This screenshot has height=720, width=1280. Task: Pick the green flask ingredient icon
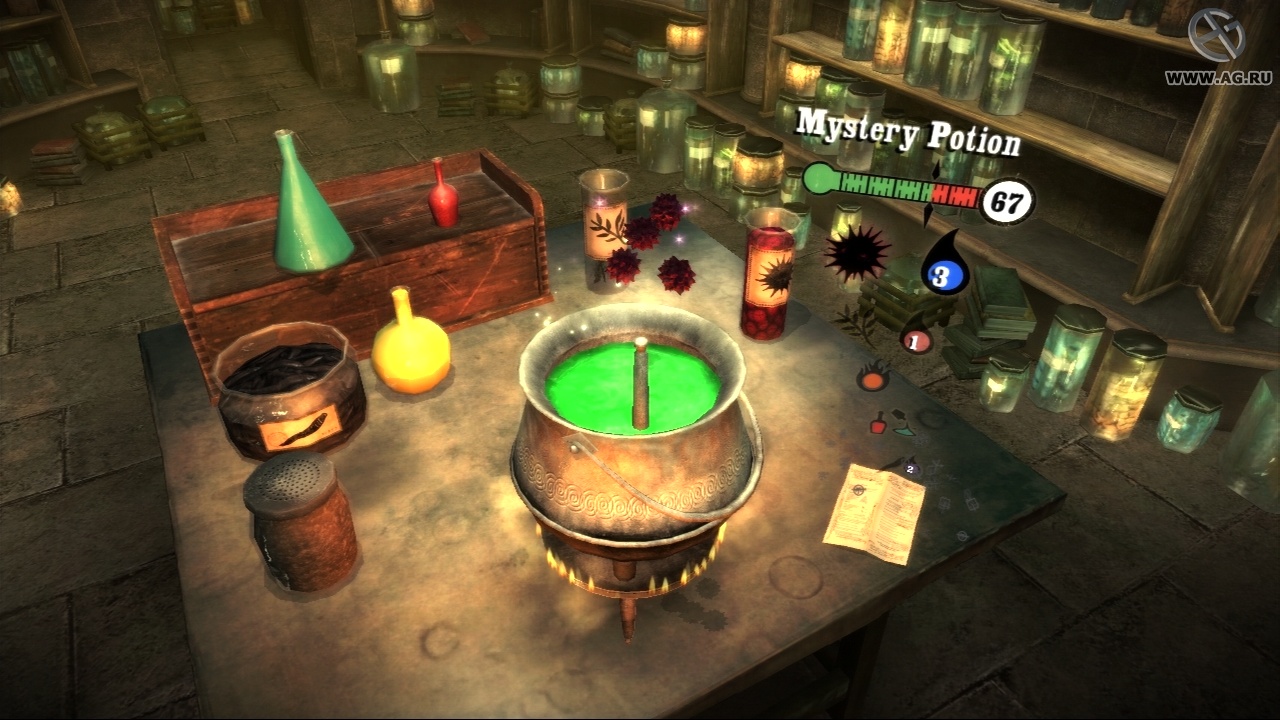point(903,430)
